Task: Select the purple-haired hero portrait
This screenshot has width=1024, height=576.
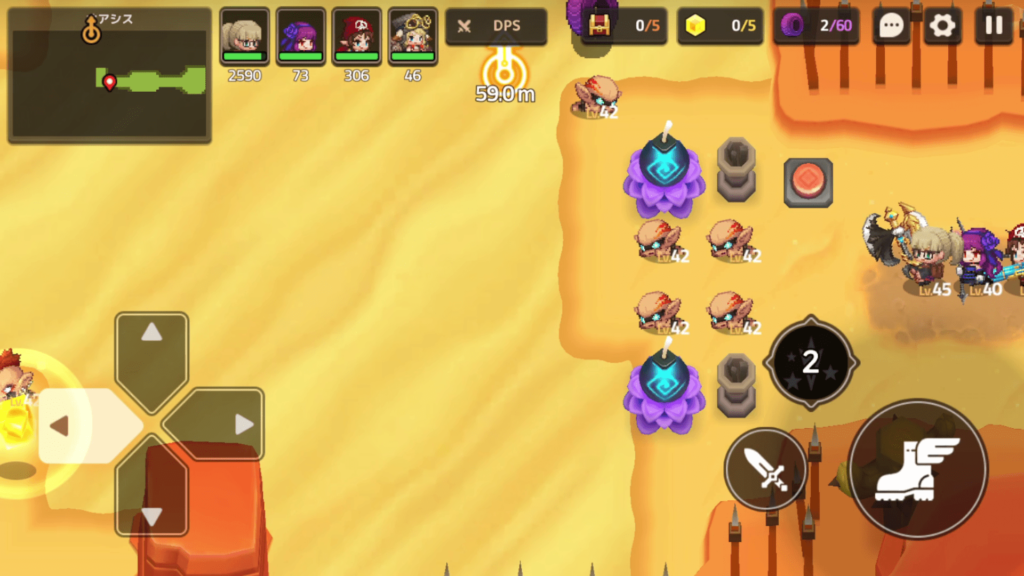Action: [301, 38]
